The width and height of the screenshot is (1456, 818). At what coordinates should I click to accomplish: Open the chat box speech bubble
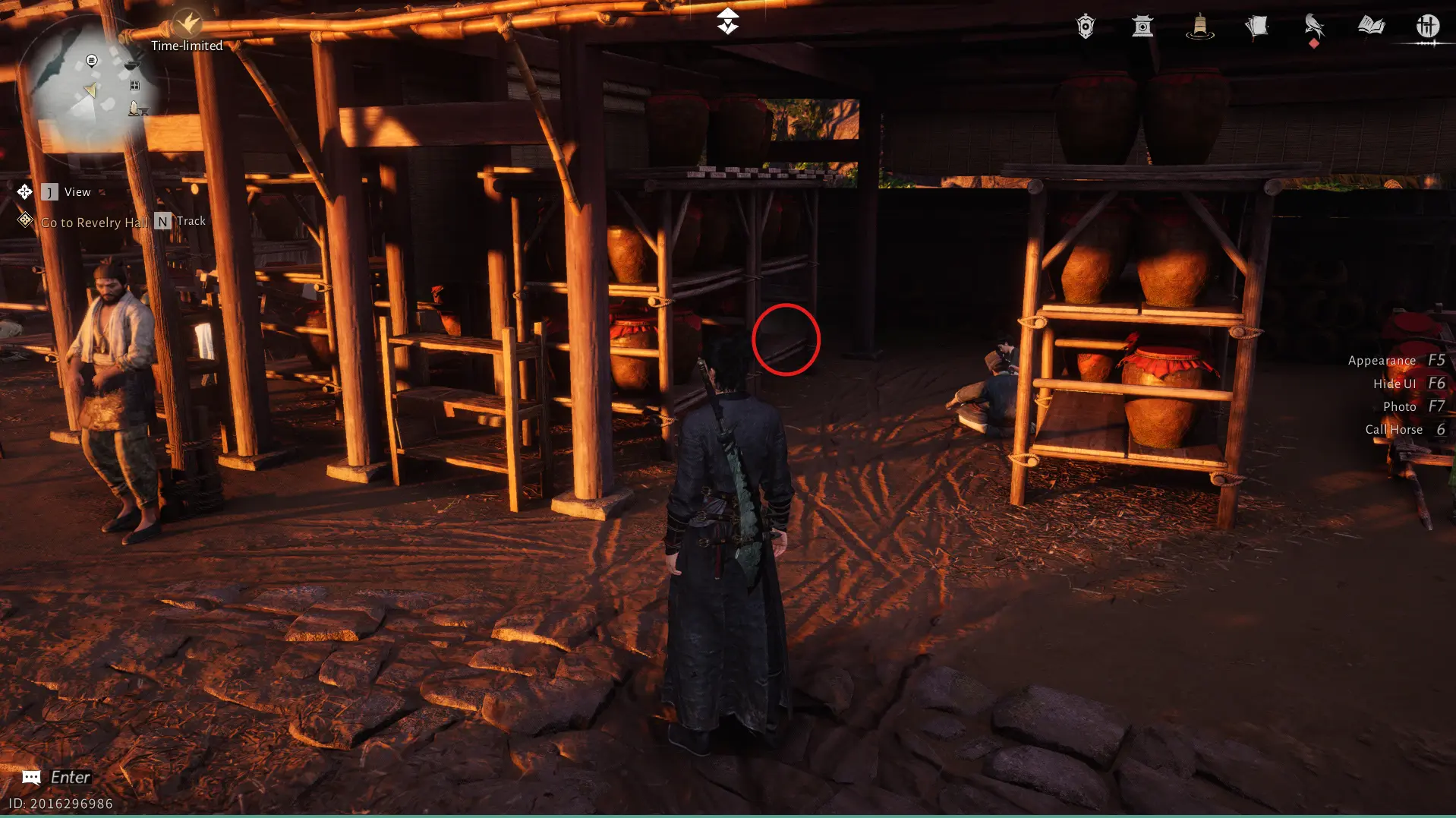point(31,777)
